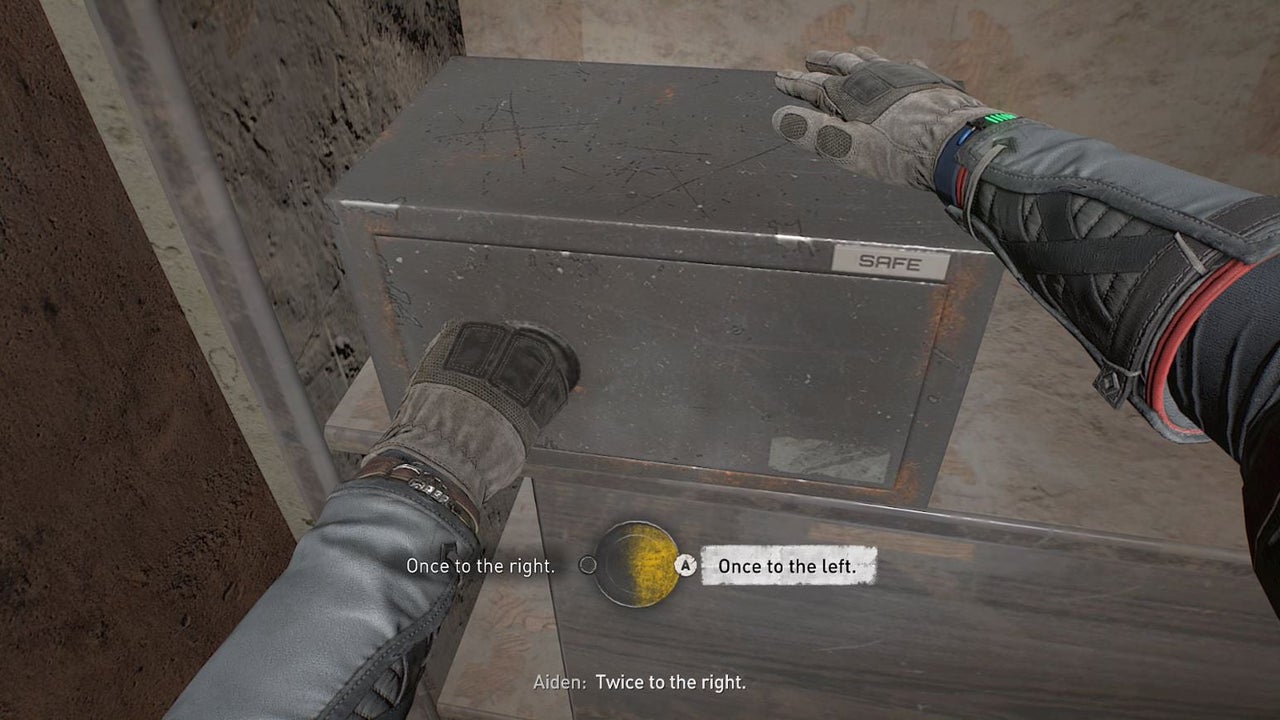The width and height of the screenshot is (1280, 720).
Task: Toggle the dial toward the right choice
Action: (483, 566)
